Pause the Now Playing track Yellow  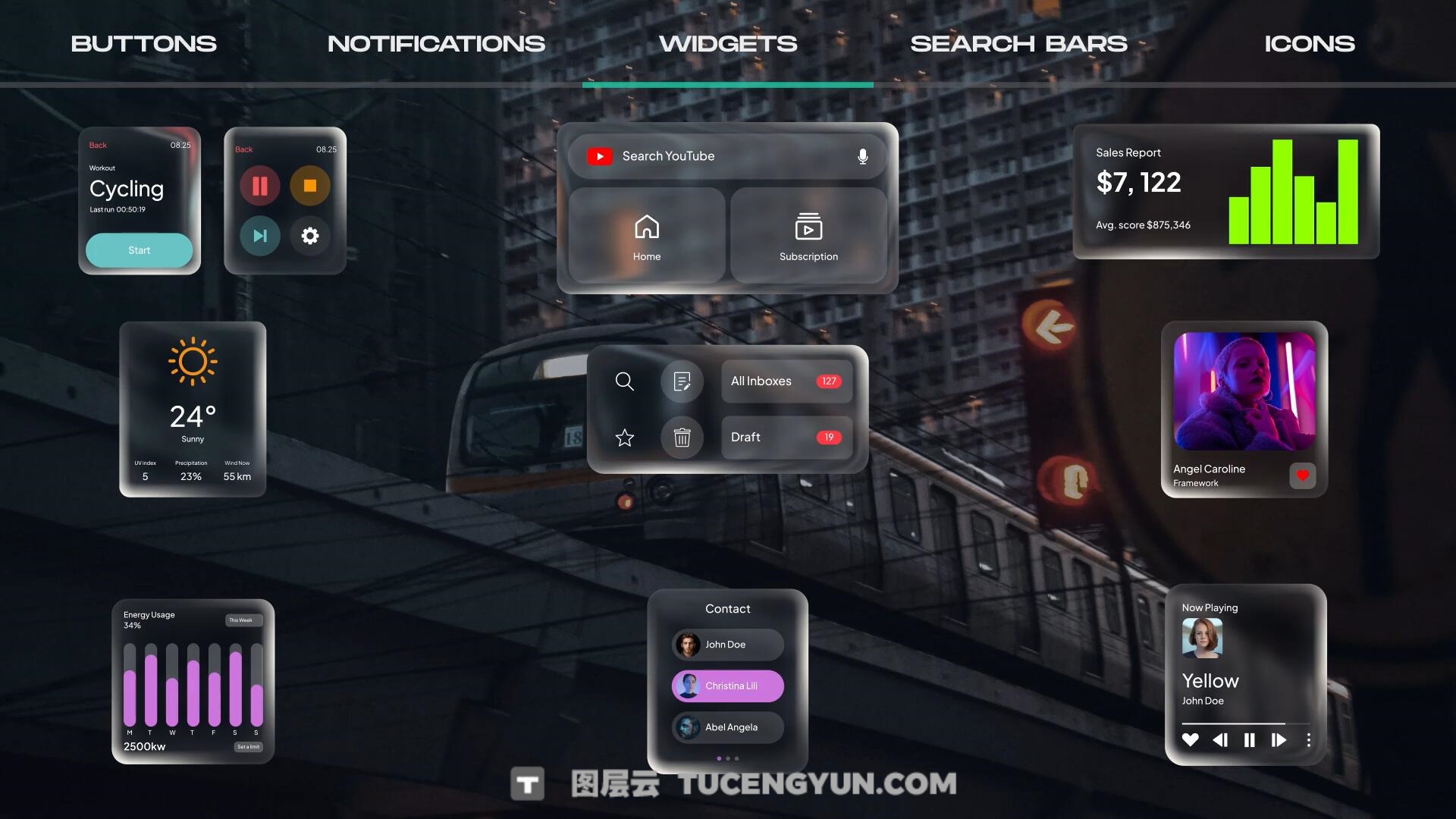[1249, 740]
